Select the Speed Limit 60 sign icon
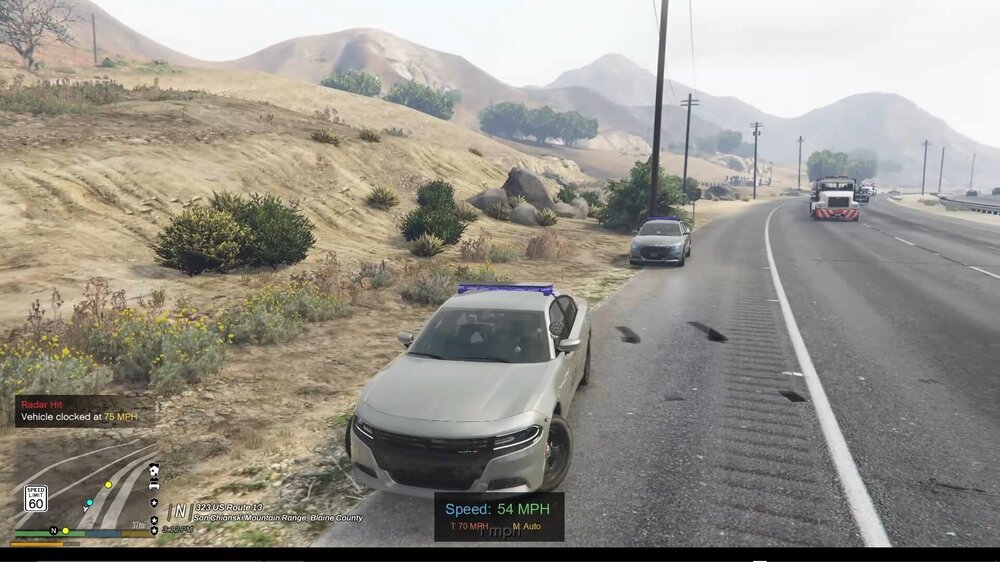Screen dimensions: 1000x562 (36, 498)
